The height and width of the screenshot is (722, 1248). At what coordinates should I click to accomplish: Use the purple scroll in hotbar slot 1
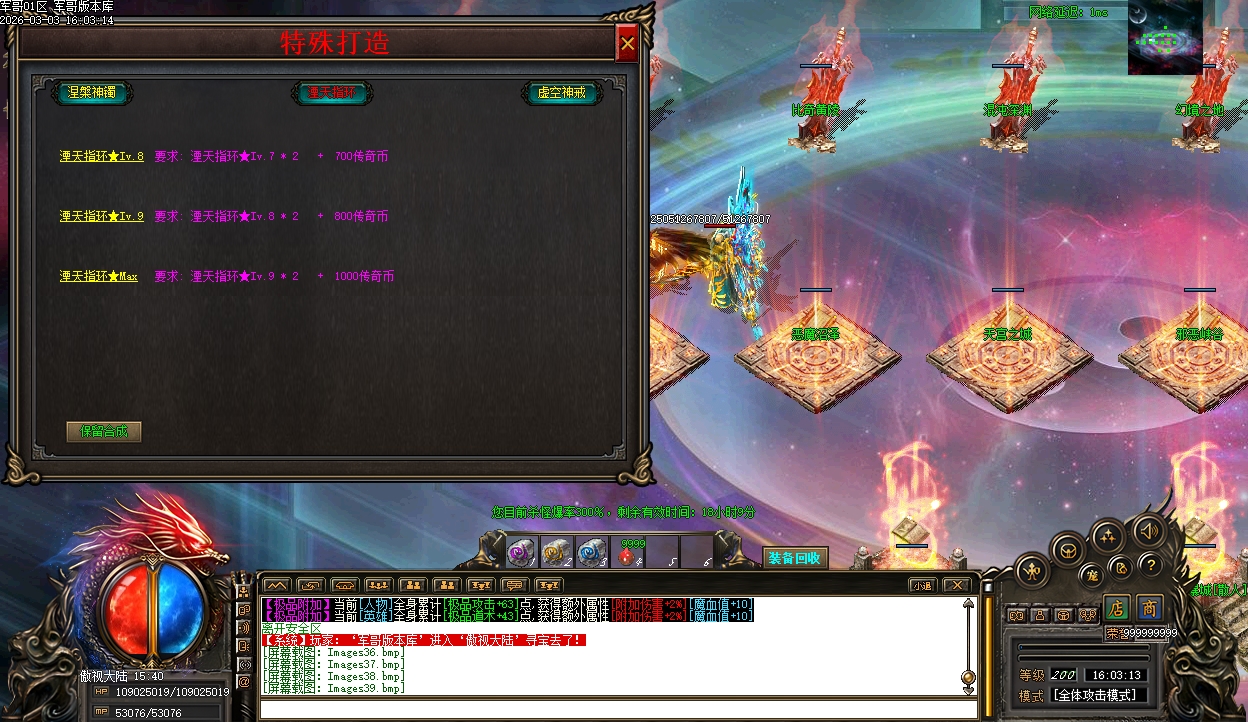tap(521, 553)
